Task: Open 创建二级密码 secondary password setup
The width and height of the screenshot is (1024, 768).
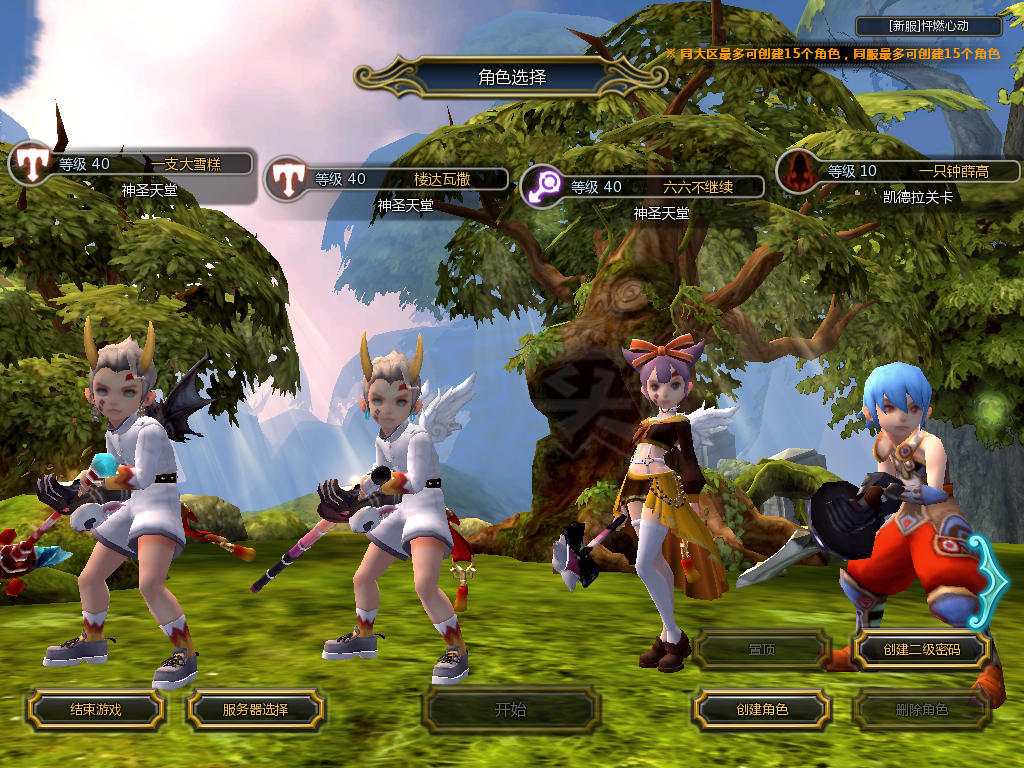Action: pyautogui.click(x=921, y=649)
